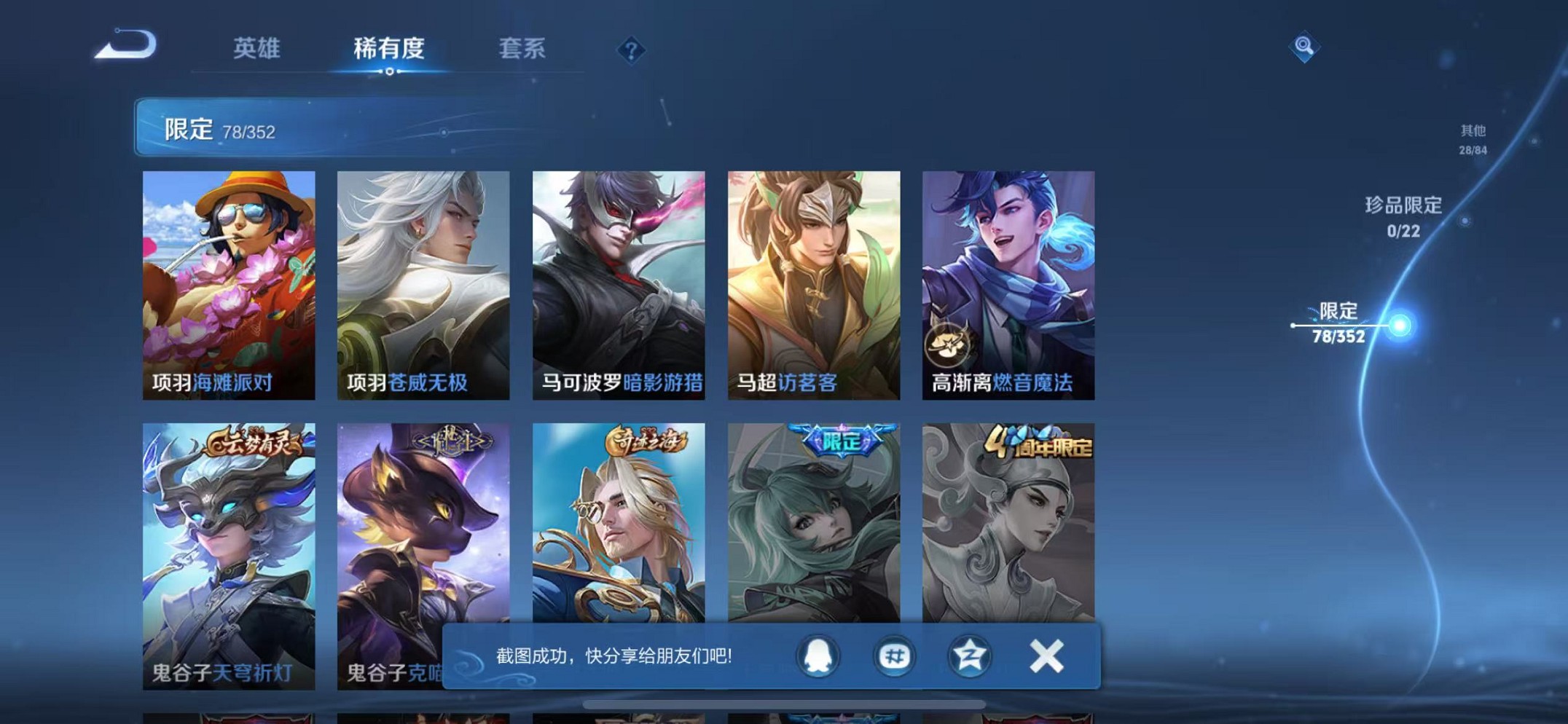Share screenshot via Qzone star icon
This screenshot has height=724, width=1568.
(x=971, y=656)
